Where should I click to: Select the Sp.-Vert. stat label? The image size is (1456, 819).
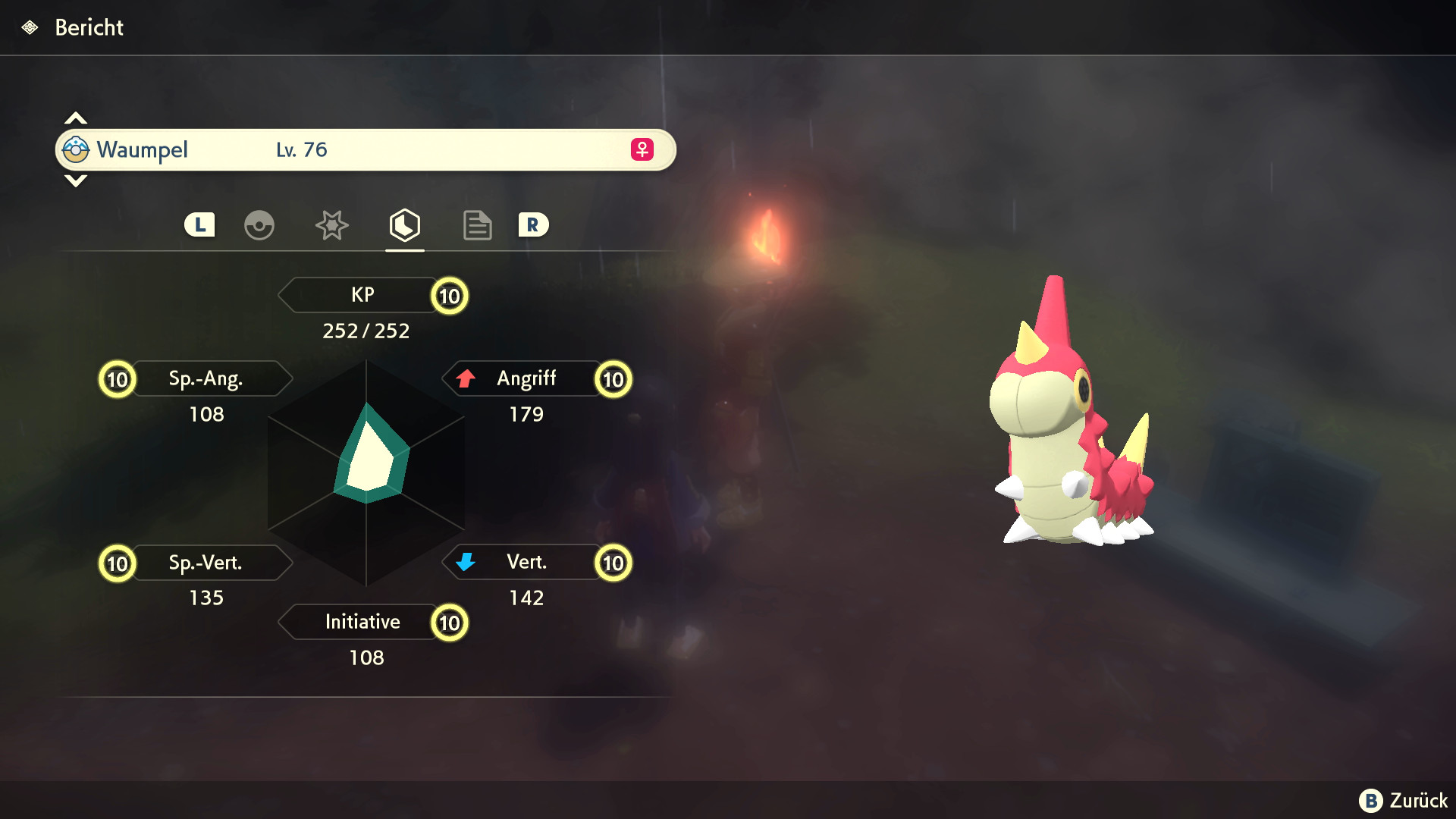click(206, 563)
